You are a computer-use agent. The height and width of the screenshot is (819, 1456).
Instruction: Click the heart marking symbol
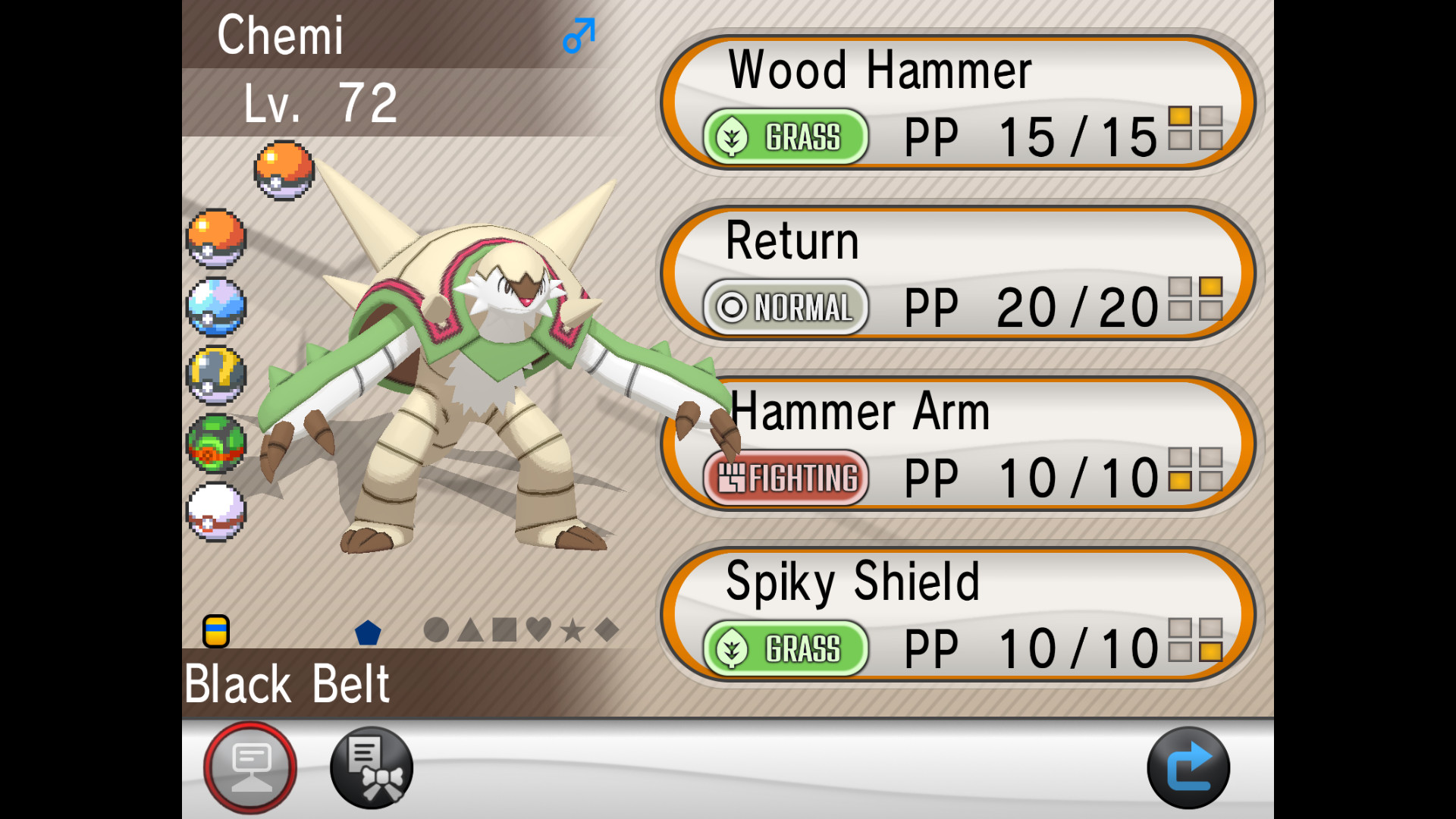pyautogui.click(x=540, y=628)
